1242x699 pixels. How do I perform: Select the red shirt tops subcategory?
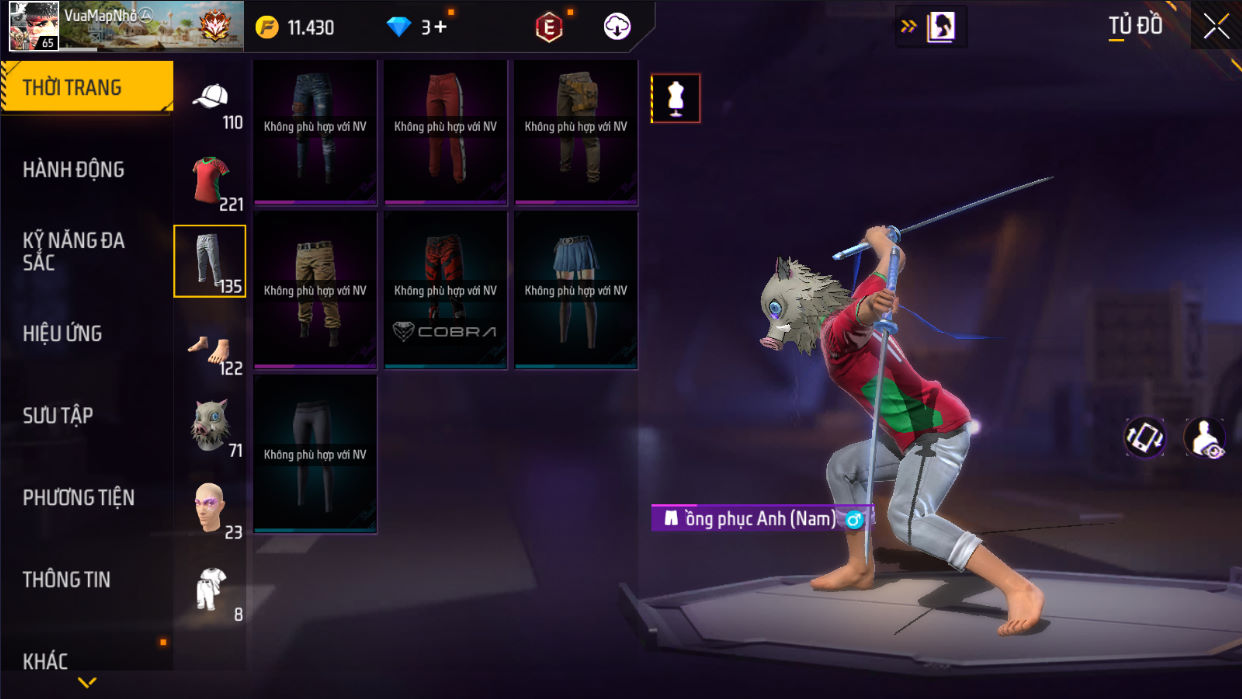(210, 181)
